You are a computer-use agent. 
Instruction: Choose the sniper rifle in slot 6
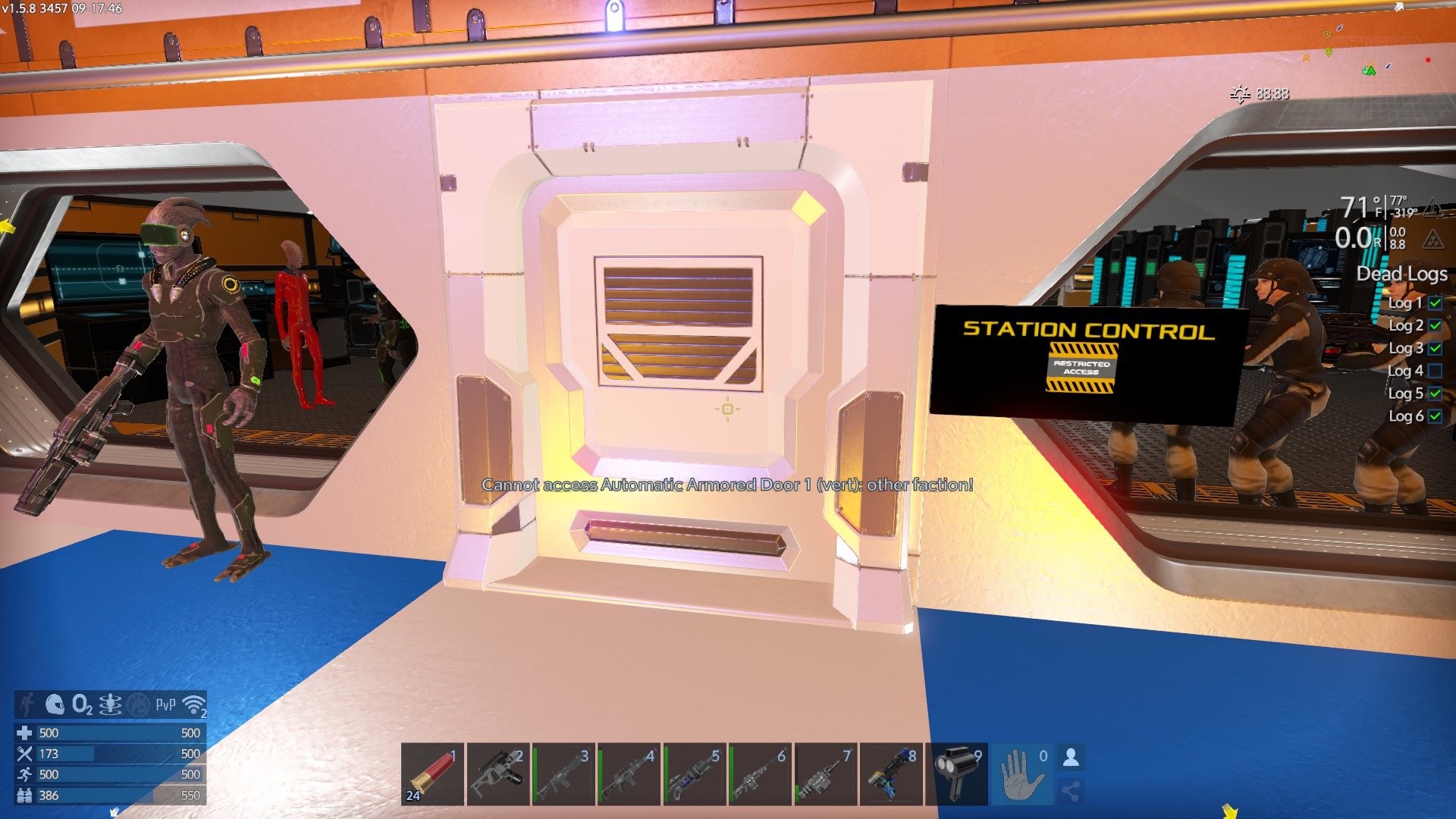click(x=759, y=773)
